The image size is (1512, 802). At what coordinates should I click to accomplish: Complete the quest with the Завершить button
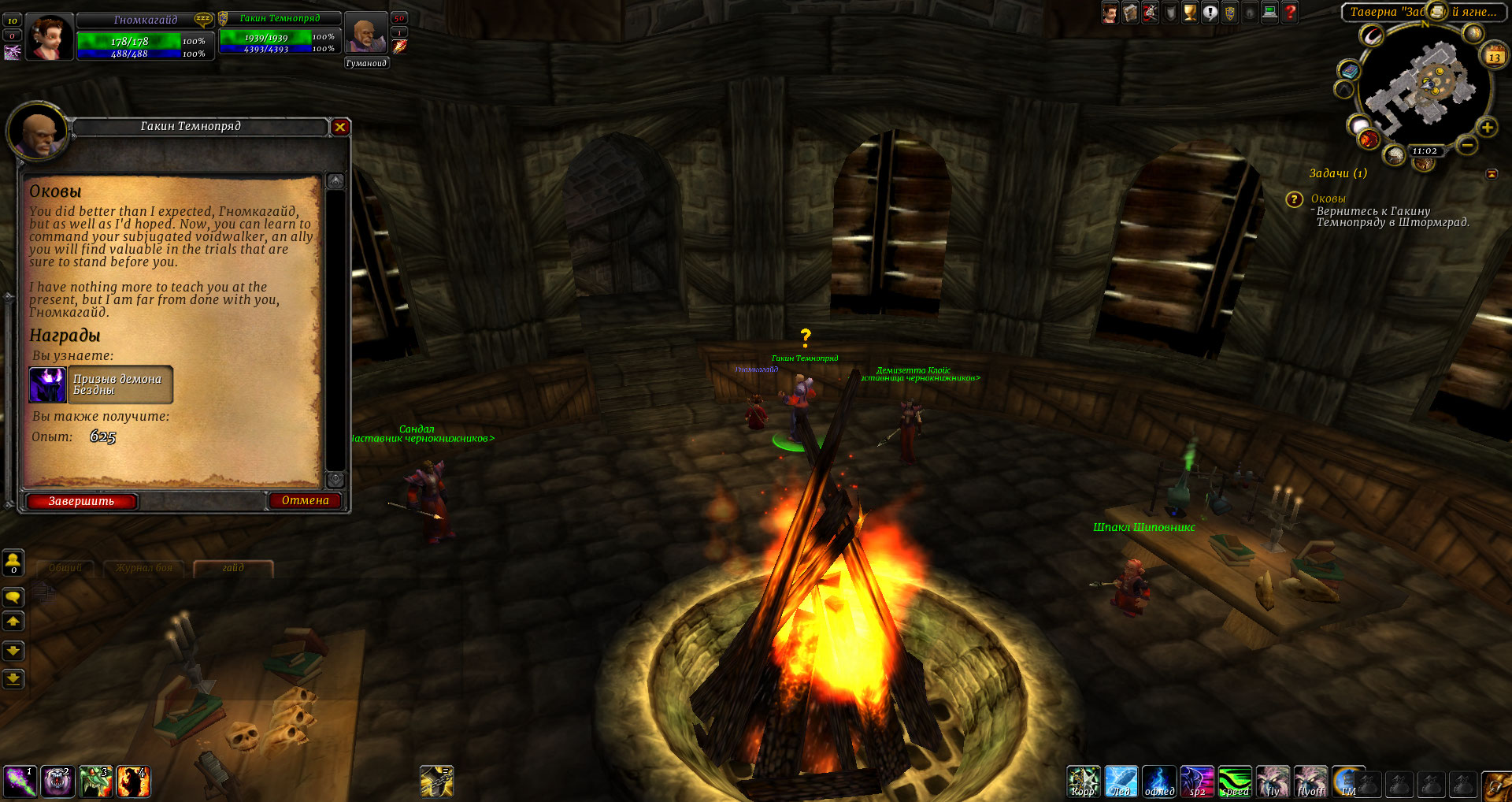click(x=82, y=501)
